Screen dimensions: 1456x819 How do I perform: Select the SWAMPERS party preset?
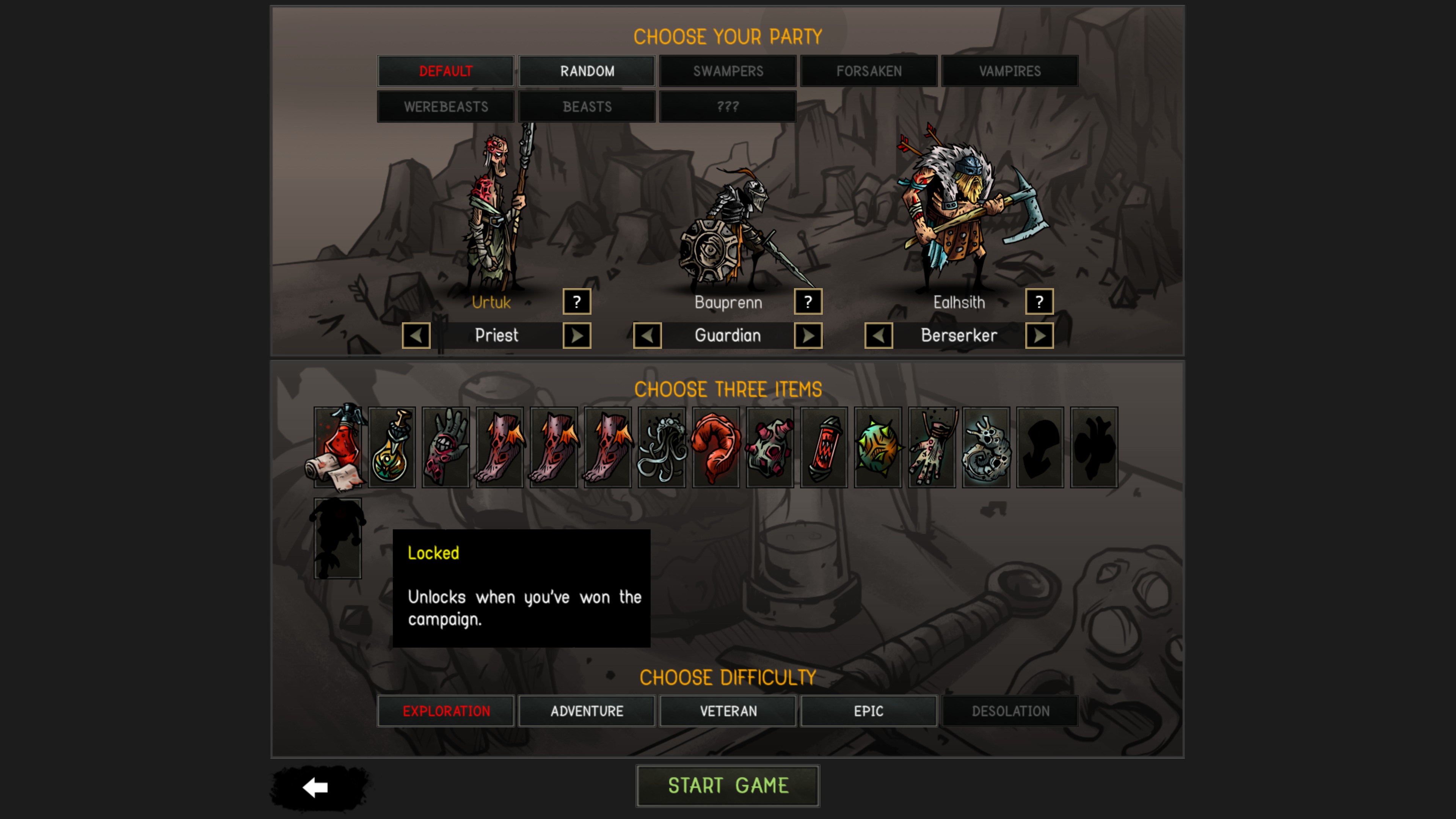[x=728, y=71]
